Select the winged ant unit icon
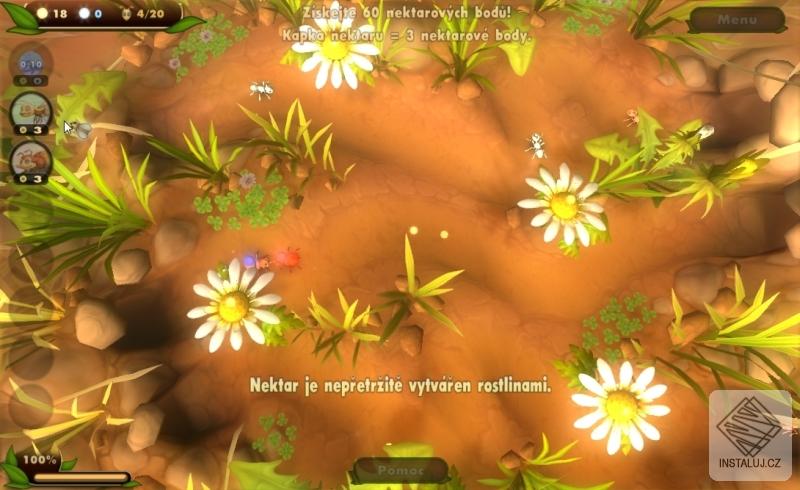The image size is (800, 490). (30, 110)
